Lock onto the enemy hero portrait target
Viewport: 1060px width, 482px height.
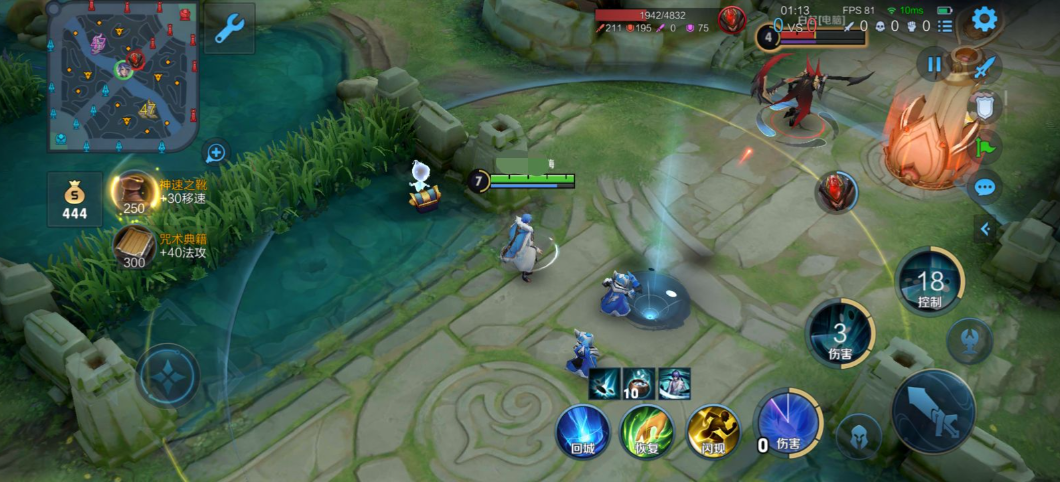click(x=836, y=191)
